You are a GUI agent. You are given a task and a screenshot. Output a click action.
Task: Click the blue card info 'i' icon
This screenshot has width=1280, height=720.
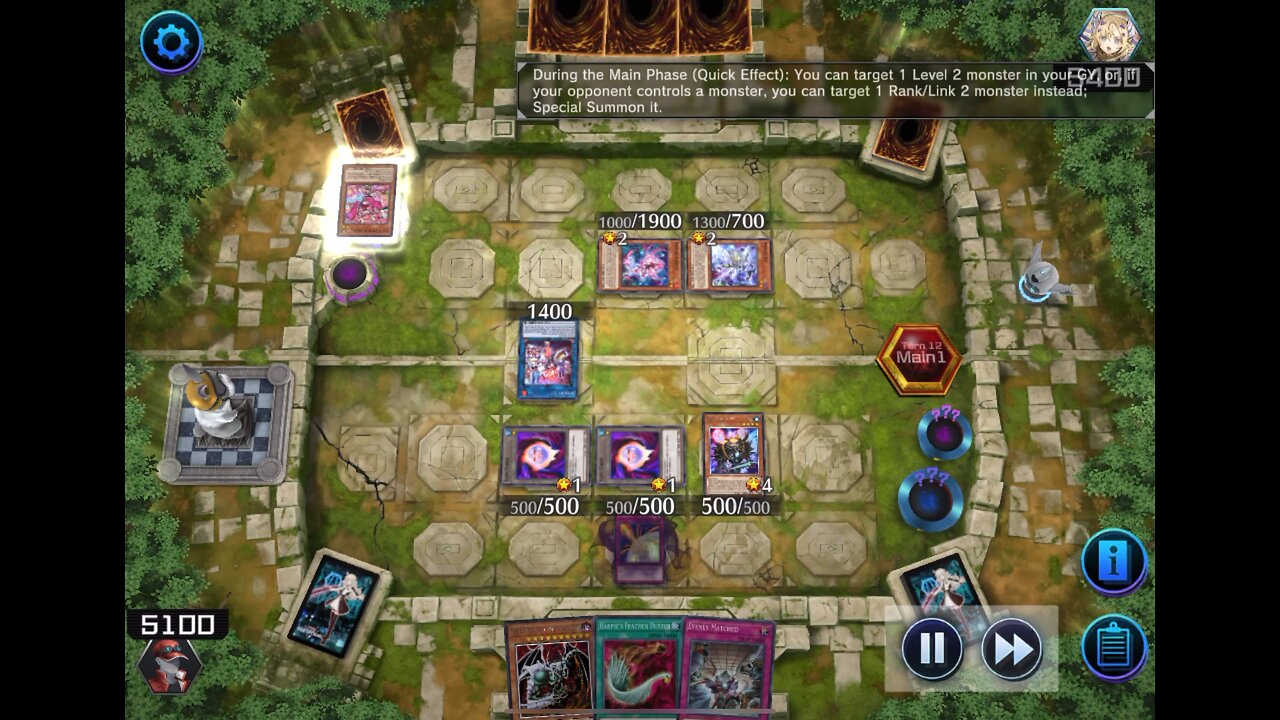[1114, 561]
